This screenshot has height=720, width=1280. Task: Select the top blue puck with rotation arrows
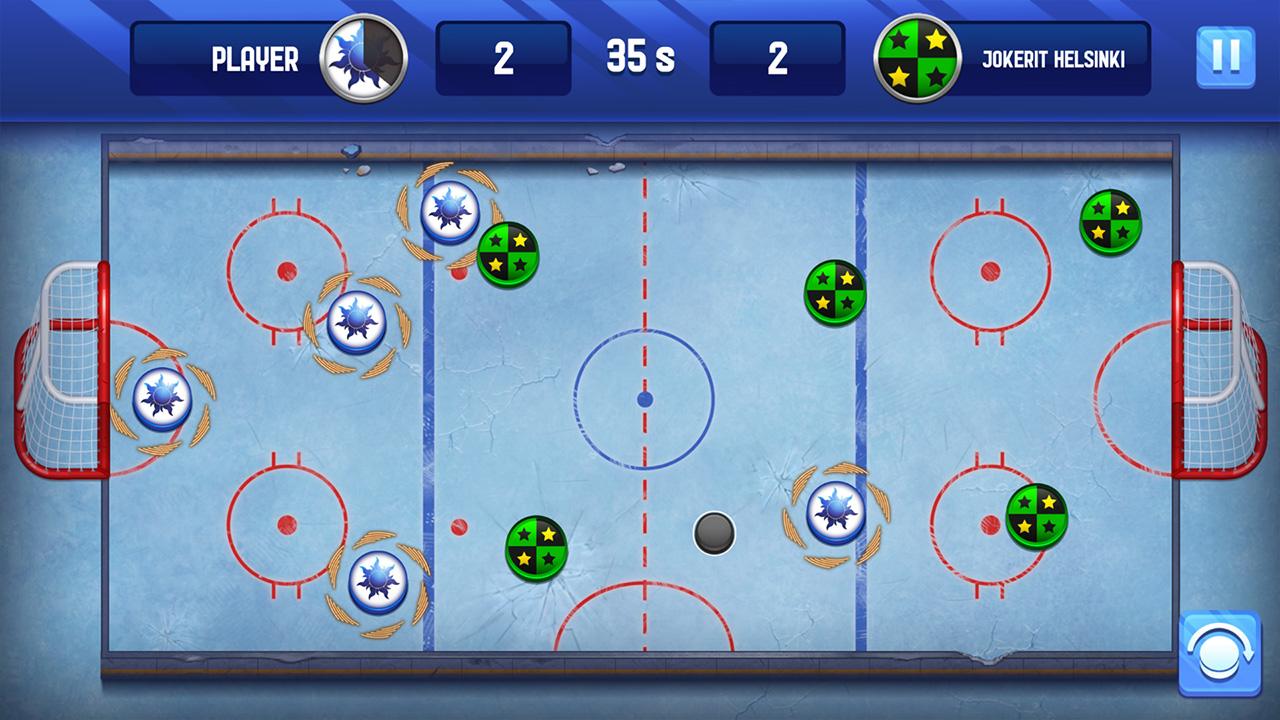pos(452,208)
